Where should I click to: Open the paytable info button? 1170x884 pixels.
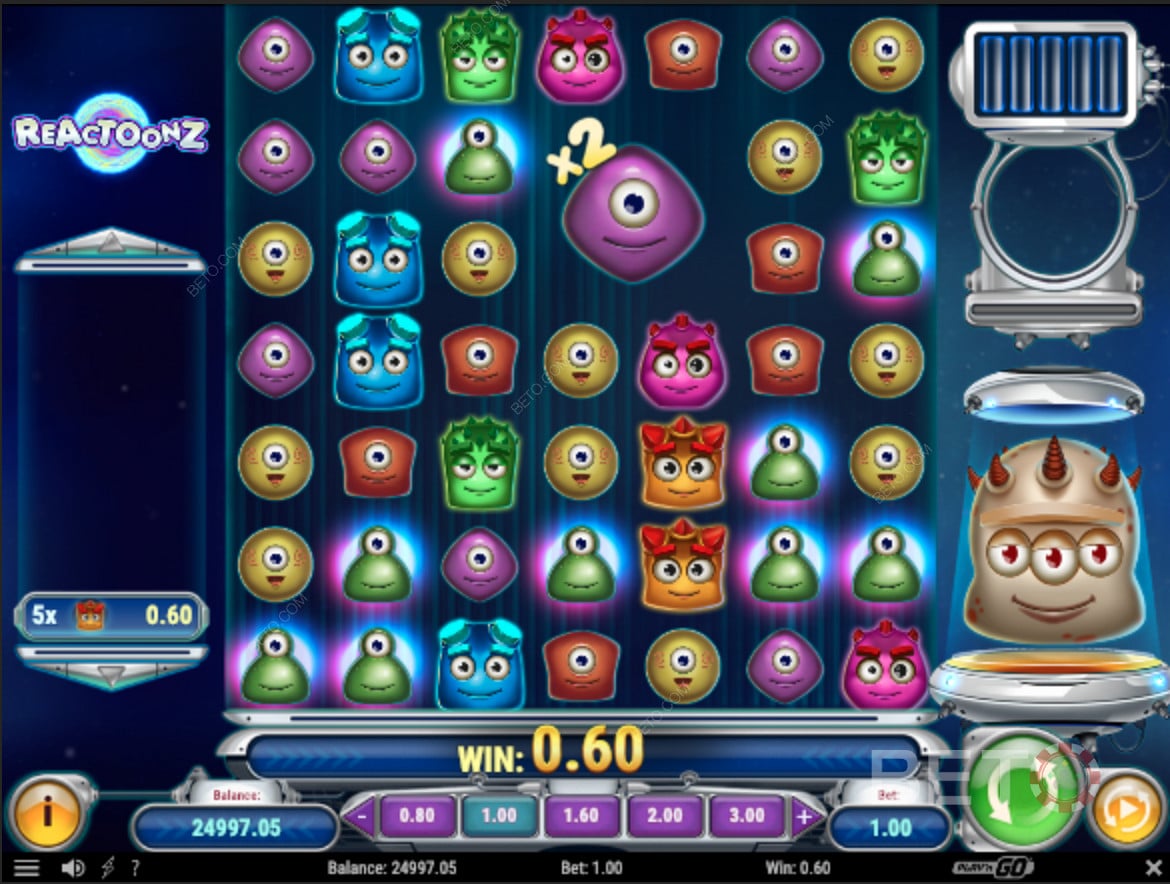point(46,809)
